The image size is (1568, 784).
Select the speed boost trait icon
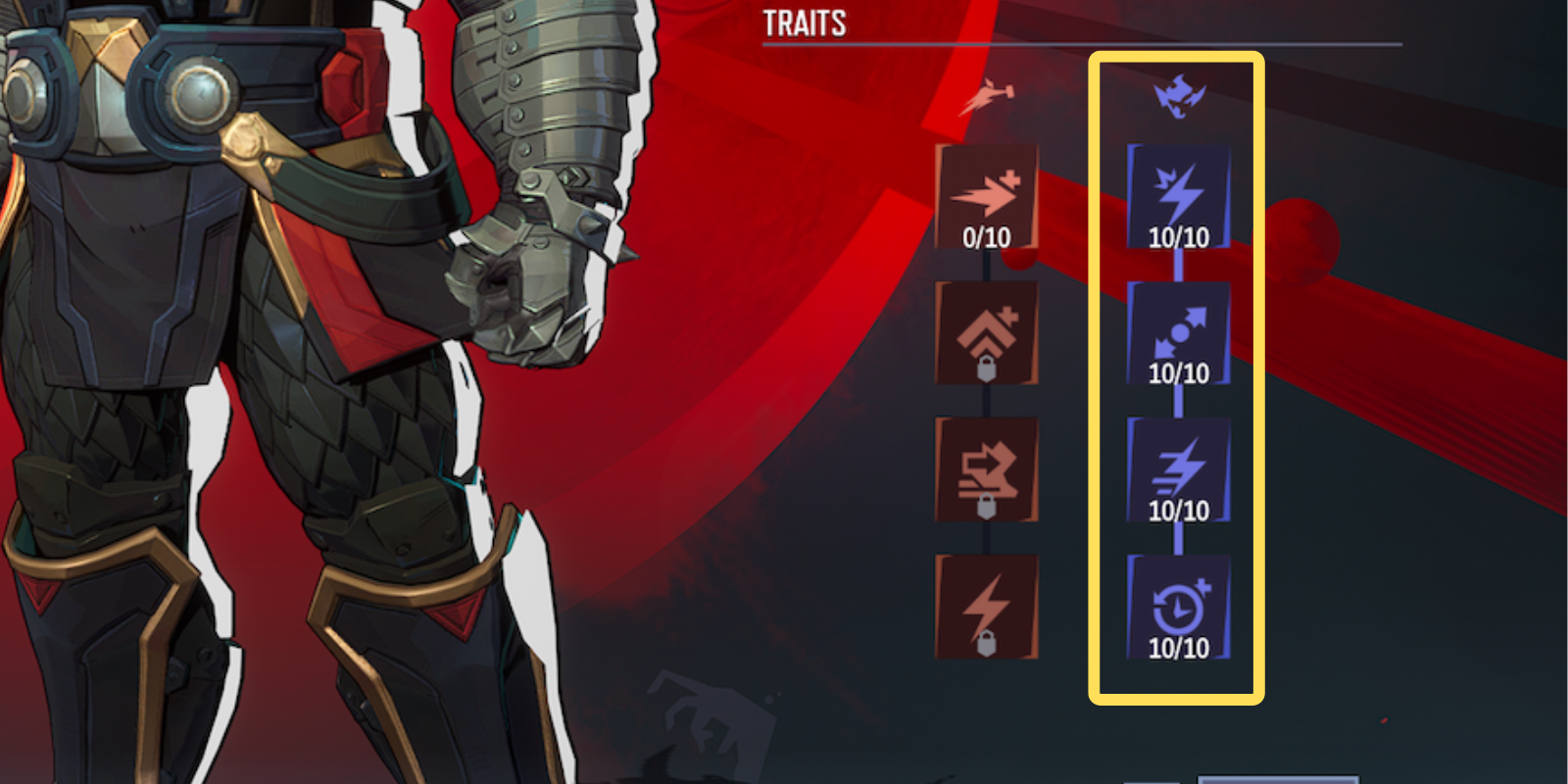(x=985, y=193)
